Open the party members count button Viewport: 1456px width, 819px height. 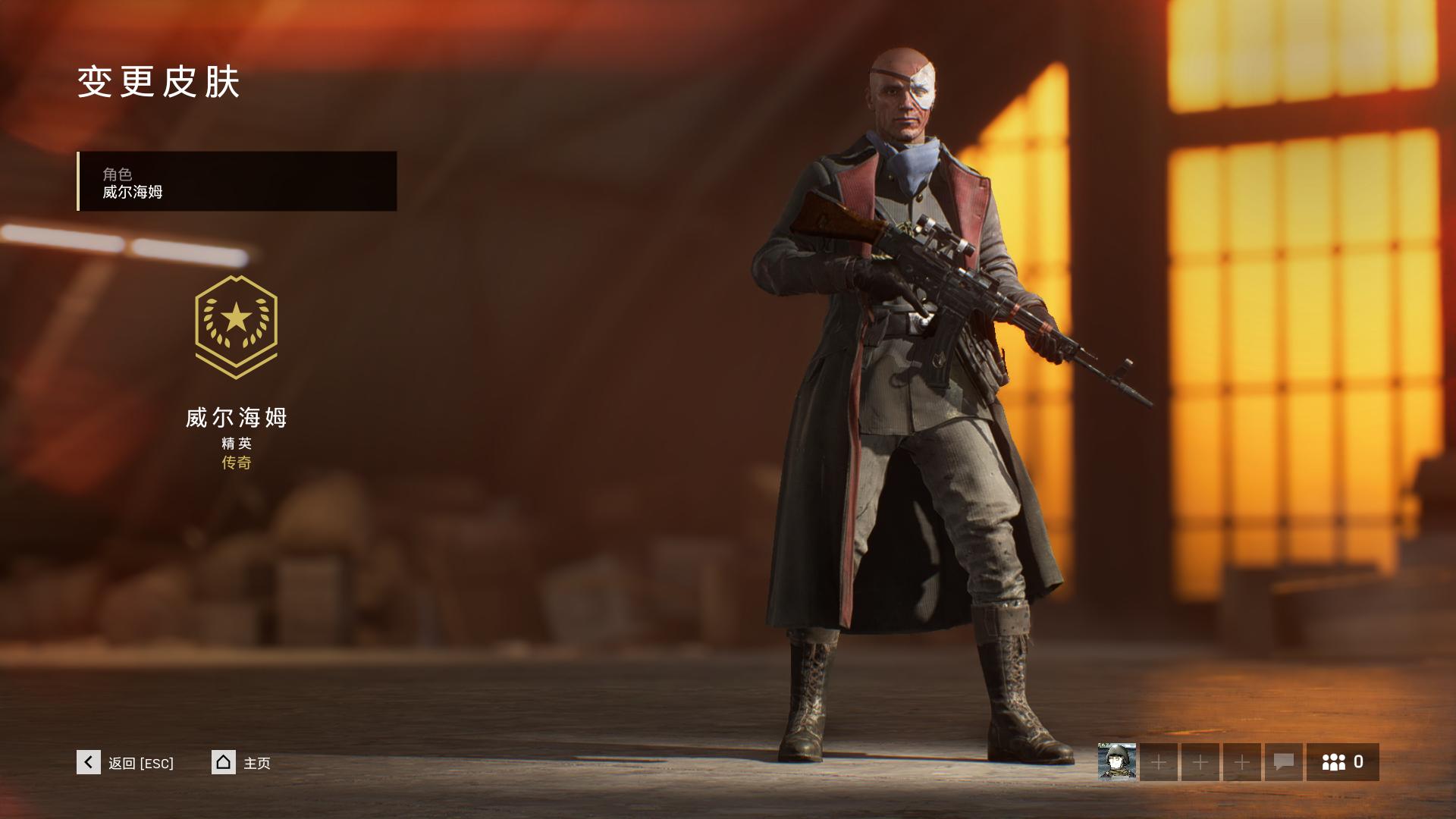coord(1342,762)
